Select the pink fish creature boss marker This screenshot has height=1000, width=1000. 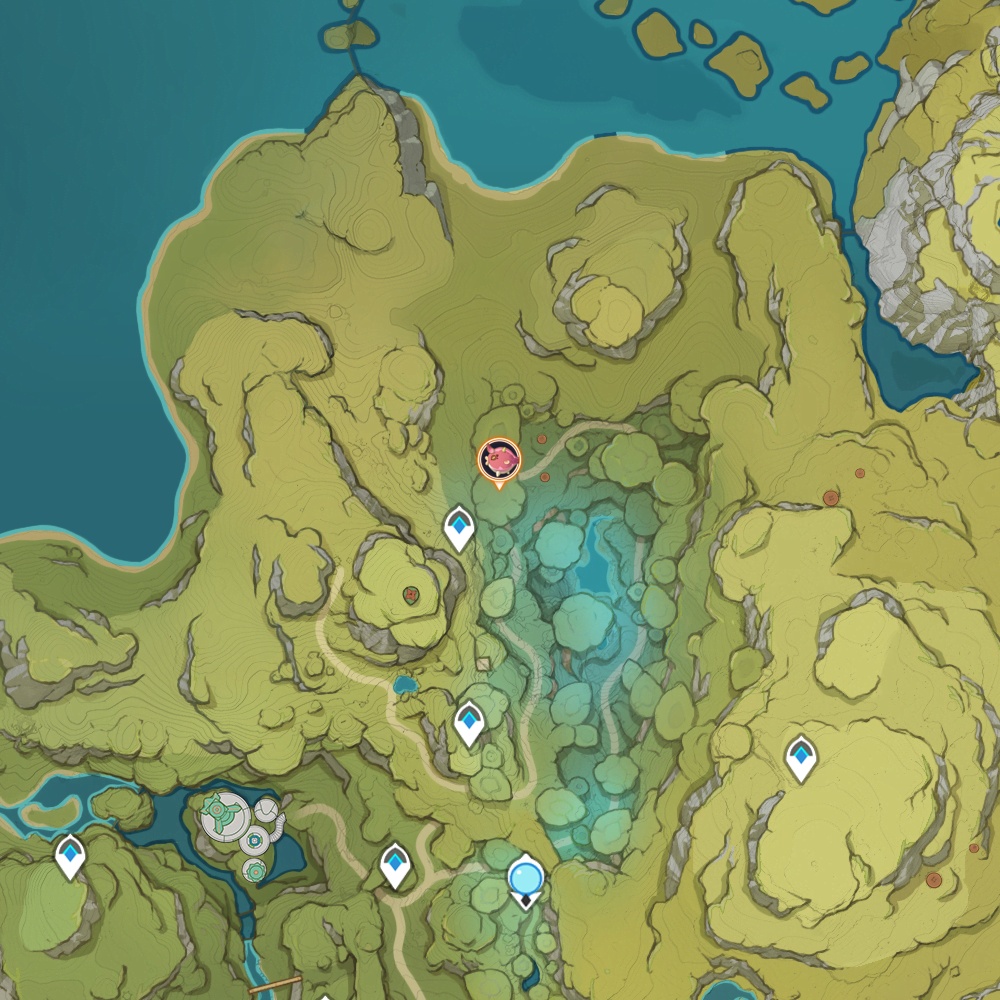click(499, 460)
